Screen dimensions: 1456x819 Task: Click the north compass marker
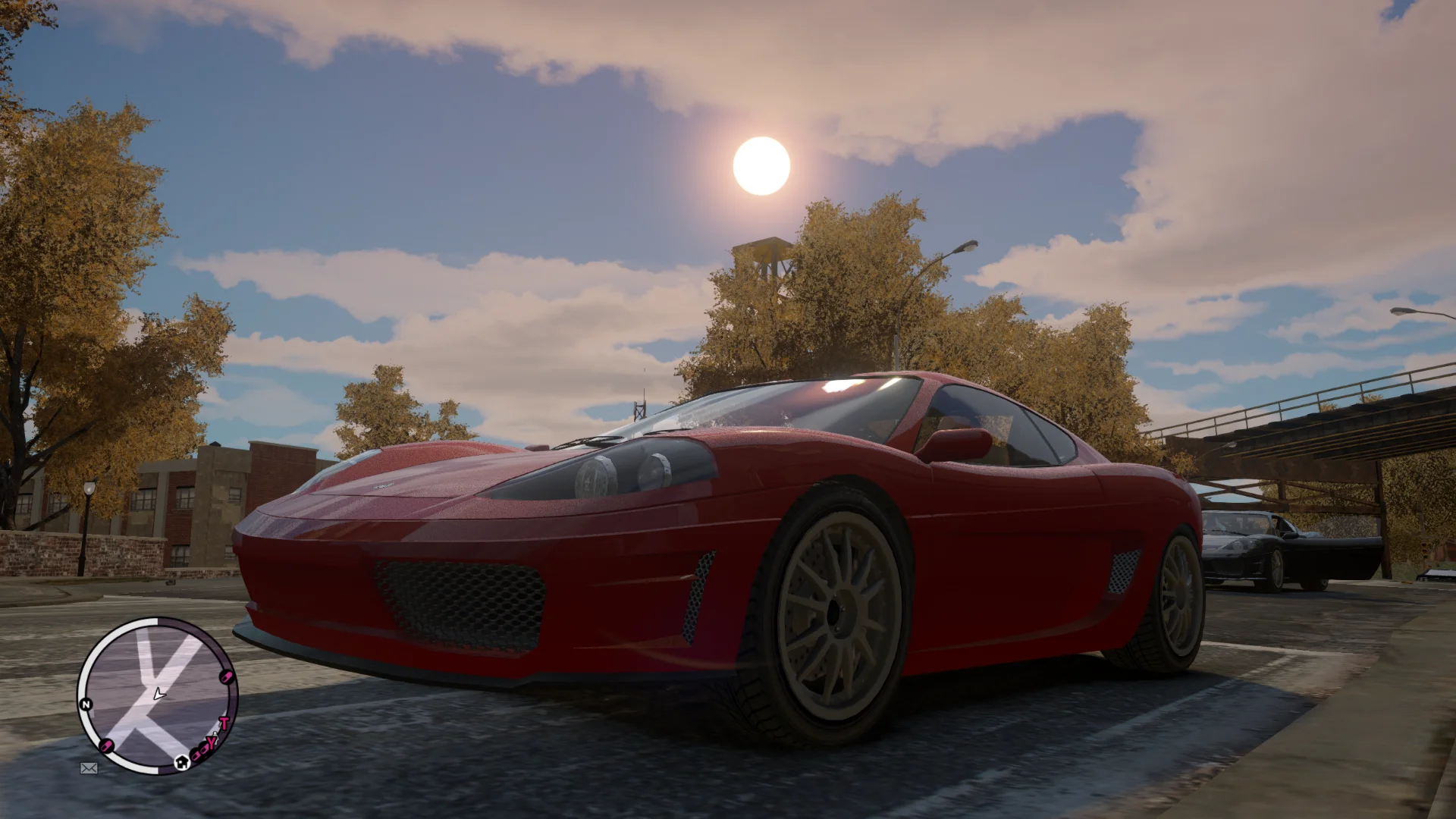(x=86, y=704)
